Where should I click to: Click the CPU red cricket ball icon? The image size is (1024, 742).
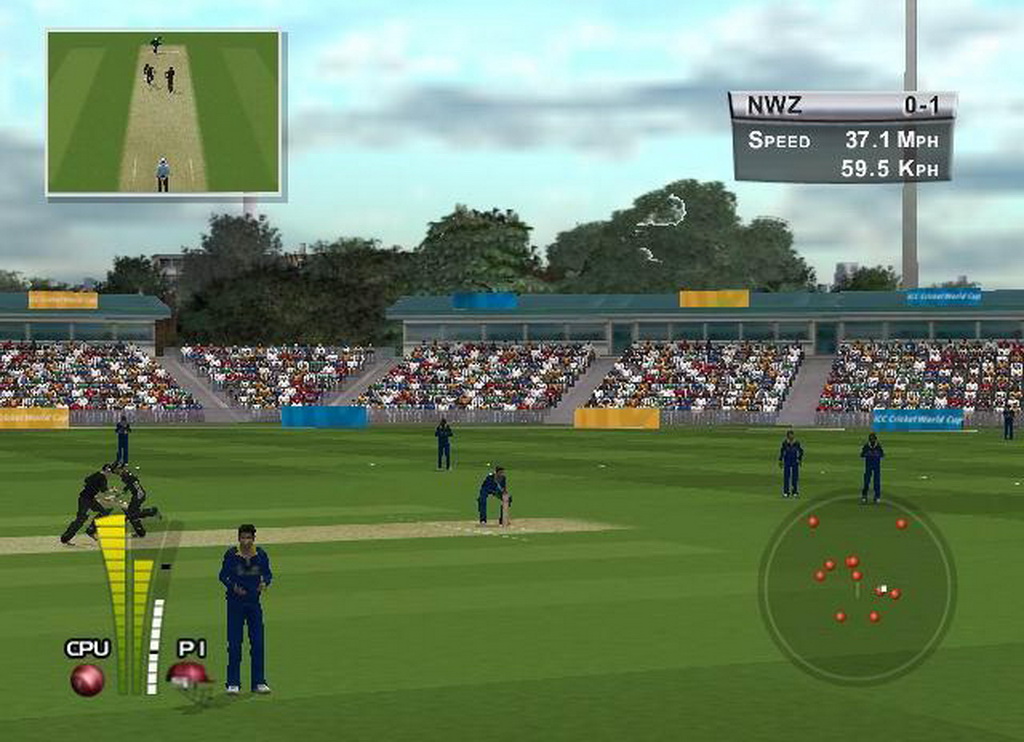pyautogui.click(x=87, y=680)
